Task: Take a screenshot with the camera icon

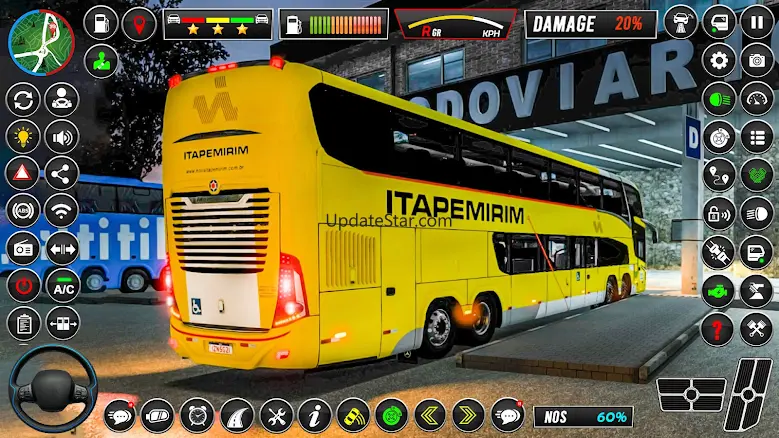Action: [757, 60]
